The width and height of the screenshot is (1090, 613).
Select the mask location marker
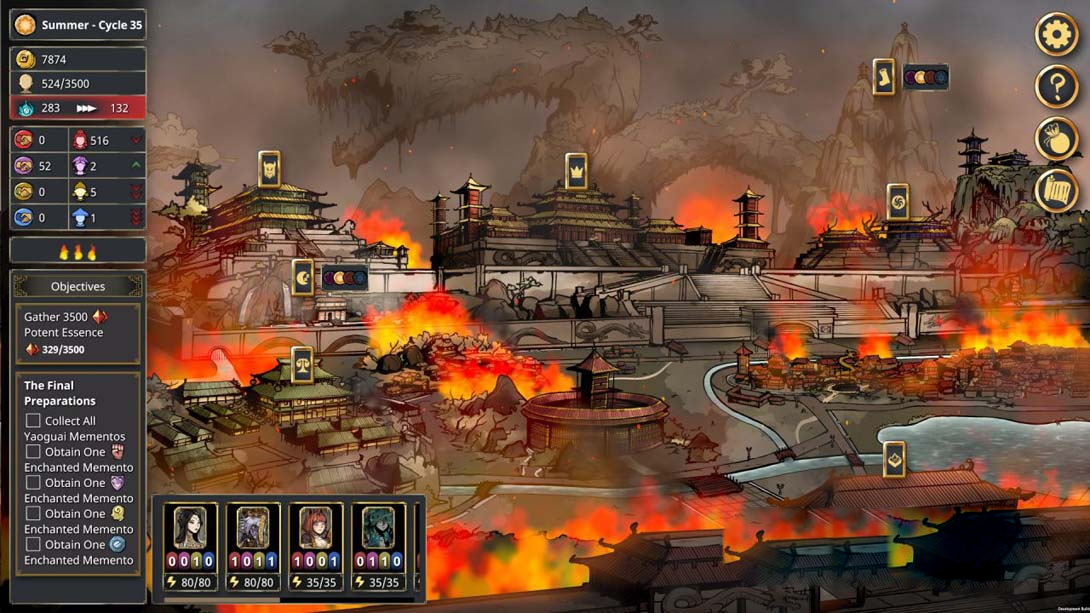(269, 169)
